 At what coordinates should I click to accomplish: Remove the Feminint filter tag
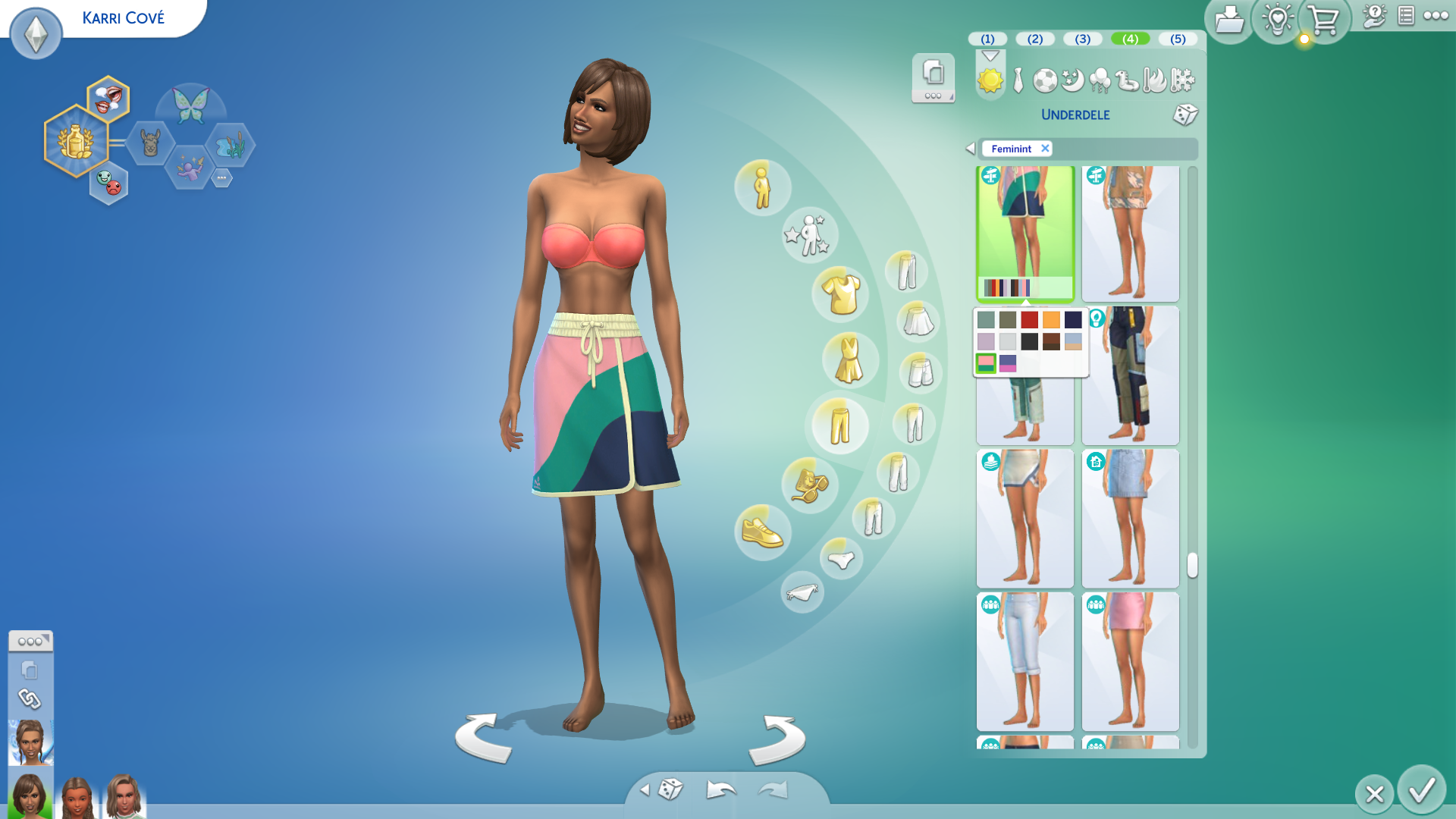tap(1045, 149)
